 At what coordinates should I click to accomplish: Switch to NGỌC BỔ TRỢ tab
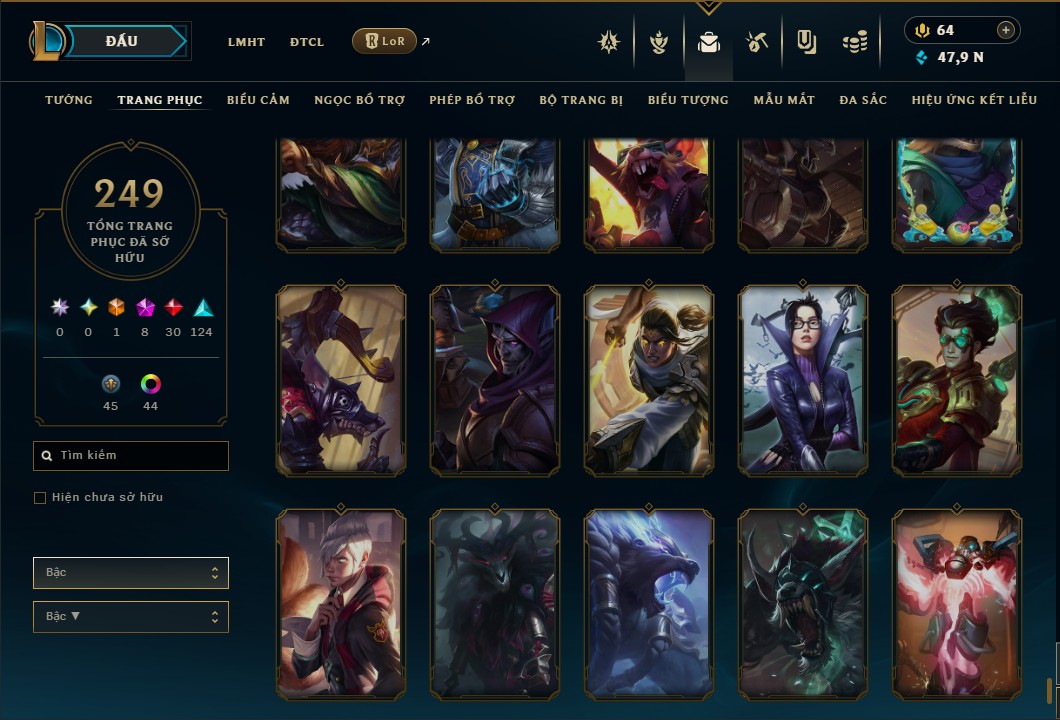pos(359,100)
